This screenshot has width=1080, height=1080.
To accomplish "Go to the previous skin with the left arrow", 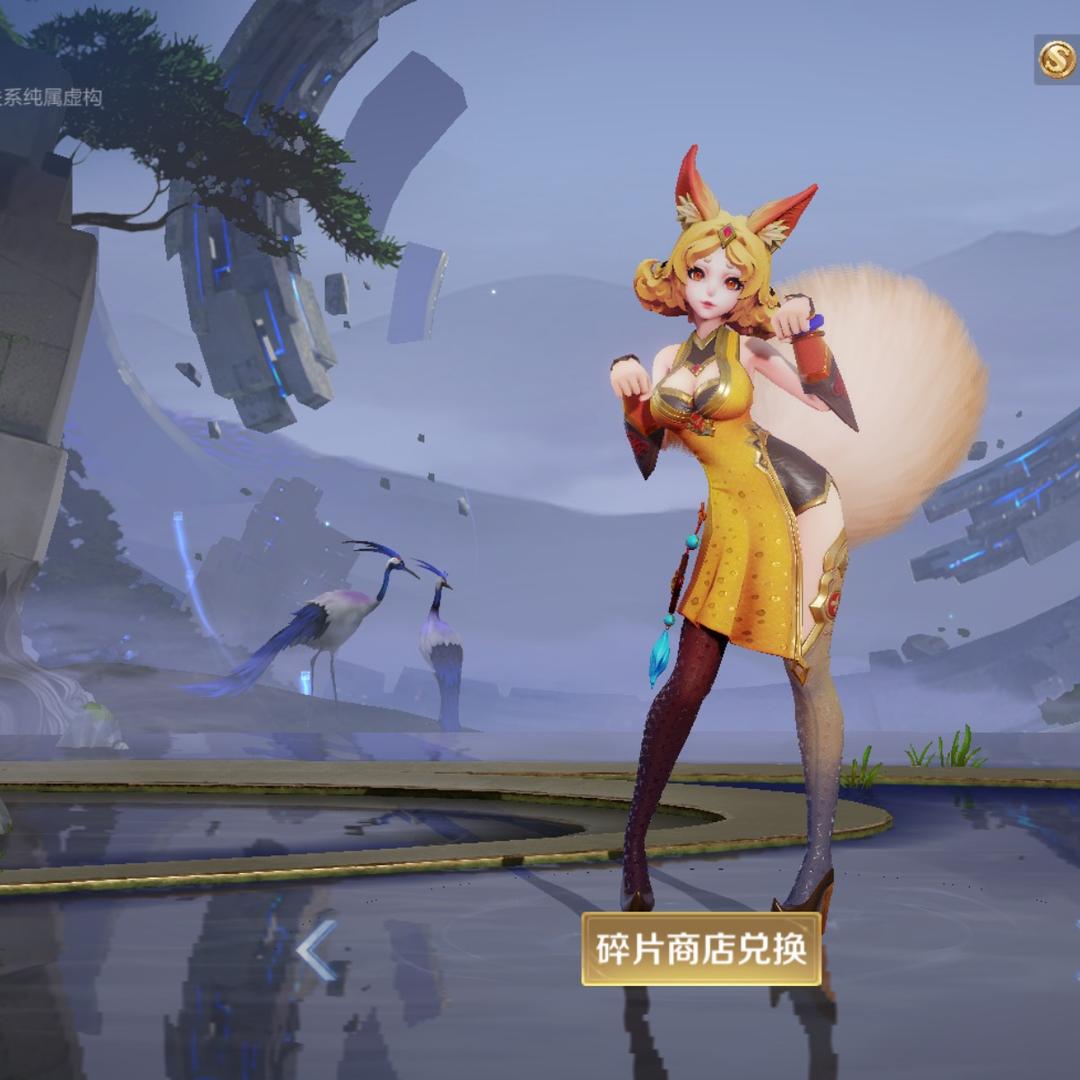I will pyautogui.click(x=316, y=951).
